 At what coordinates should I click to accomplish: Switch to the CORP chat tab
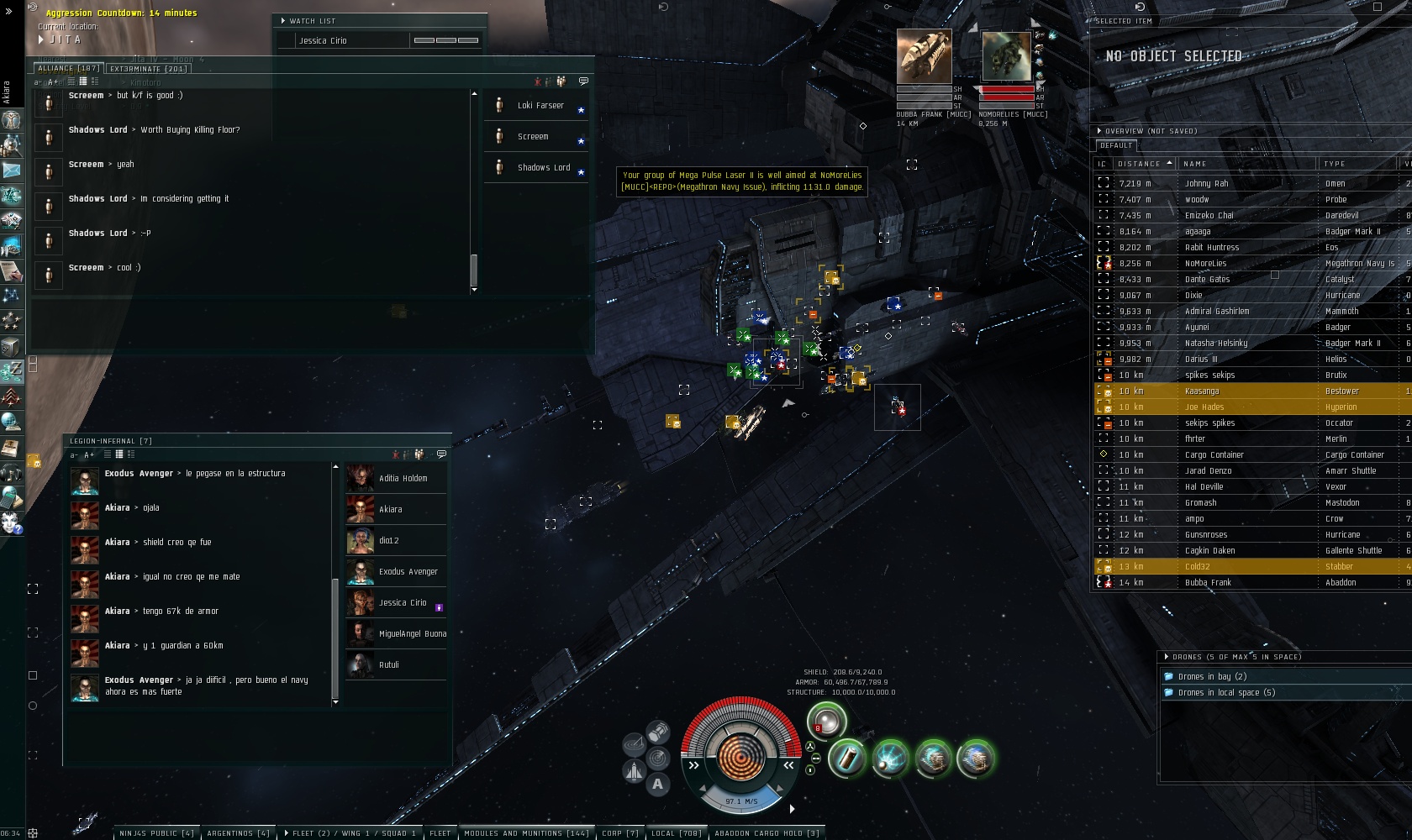(x=619, y=833)
